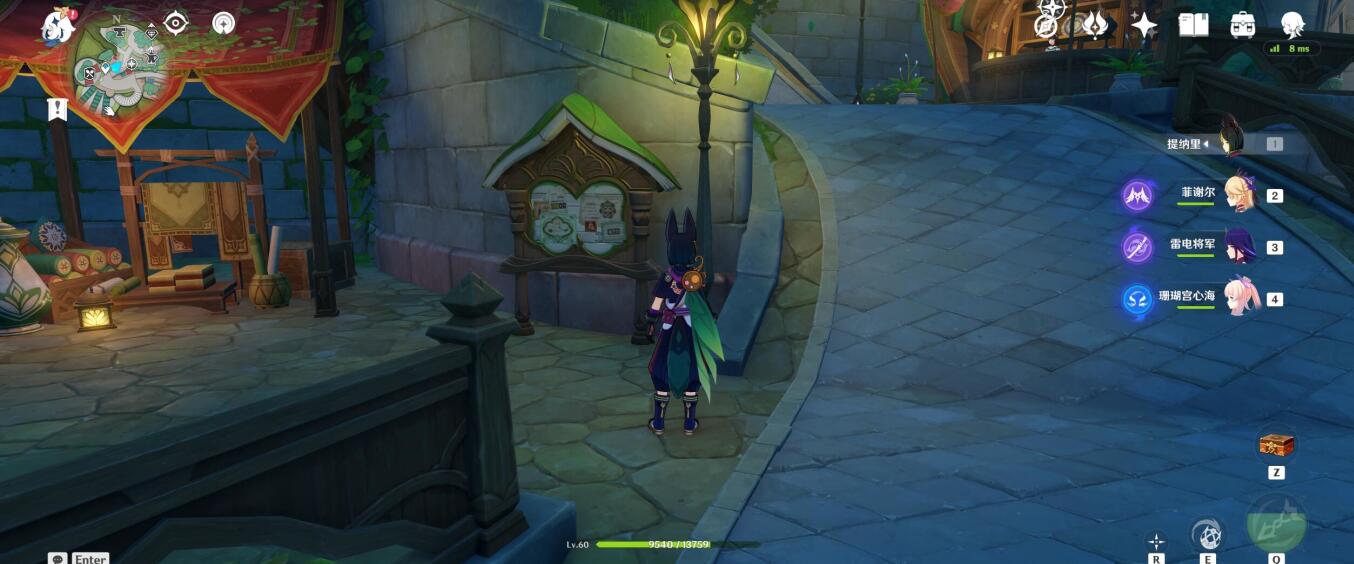
Task: Switch to party member 菲谢尔
Action: point(1238,194)
